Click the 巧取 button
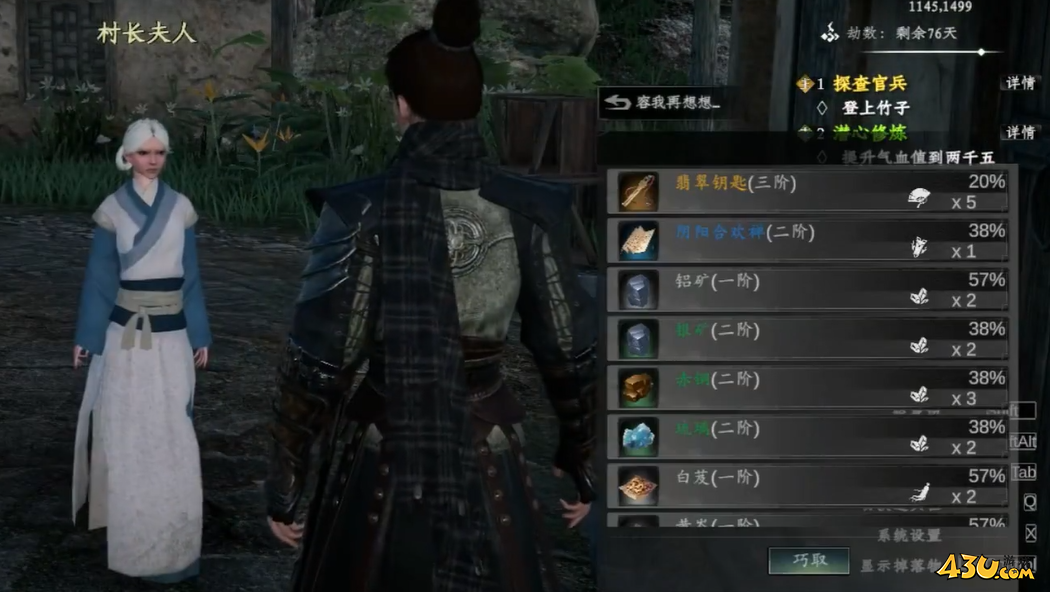This screenshot has width=1050, height=592. [809, 560]
